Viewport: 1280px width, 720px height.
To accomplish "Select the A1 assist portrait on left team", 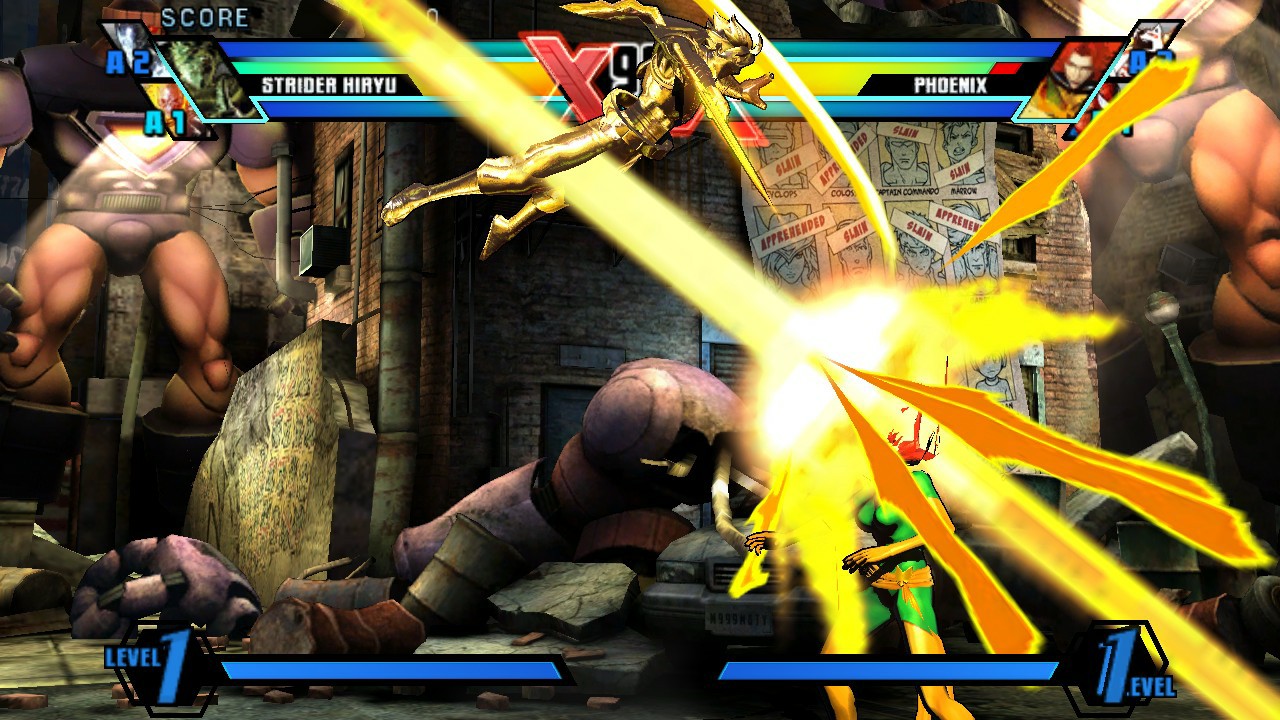I will 168,105.
